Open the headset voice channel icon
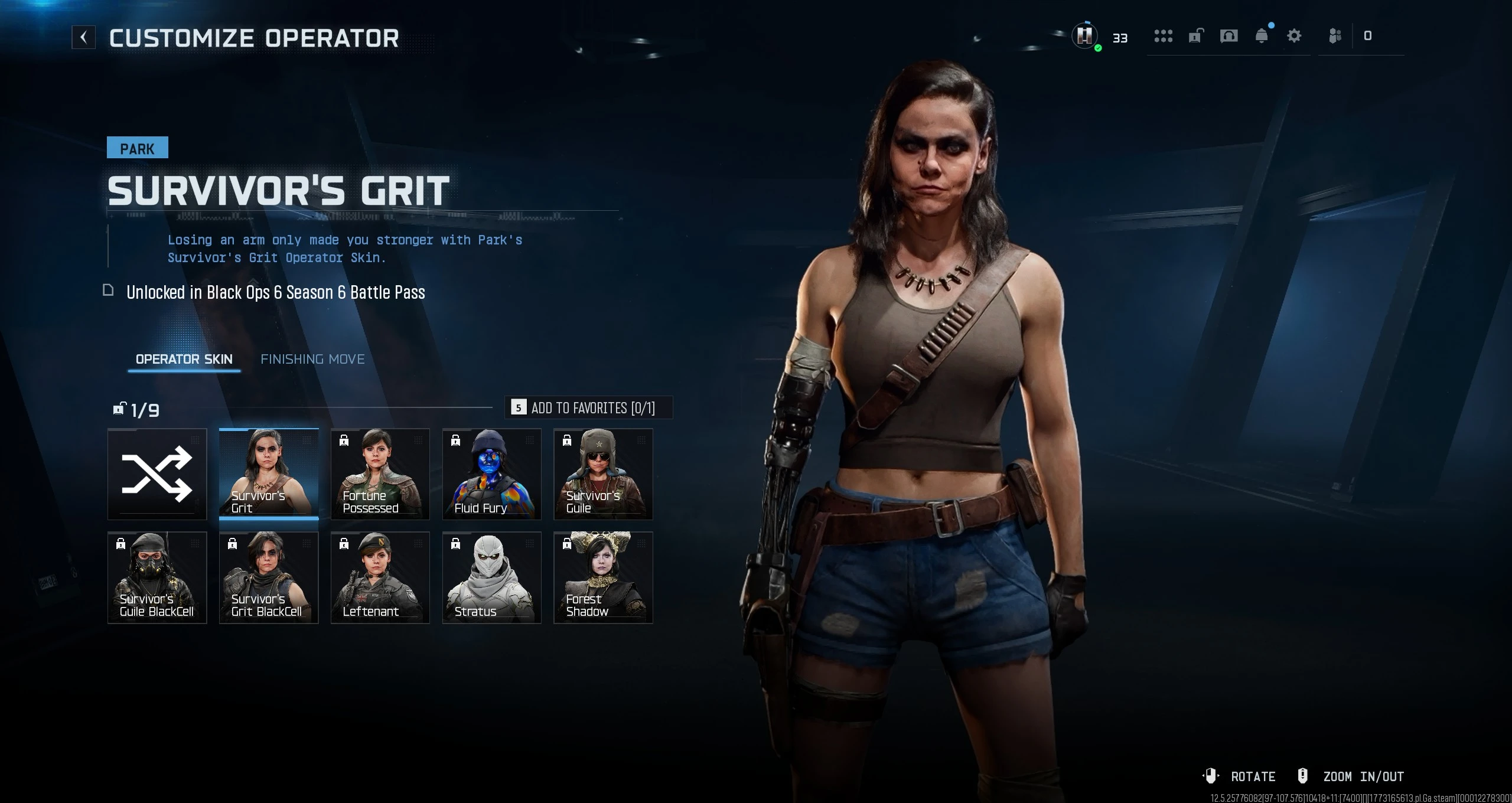The width and height of the screenshot is (1512, 803). coord(1228,37)
